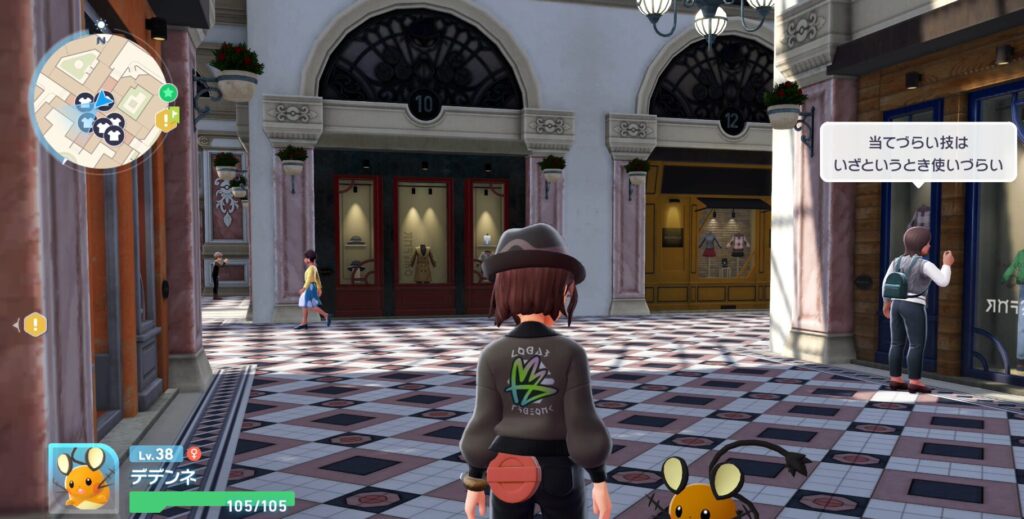Viewport: 1024px width, 519px height.
Task: Click the yellow exclamation flag marker beside the minimap
Action: click(x=166, y=119)
